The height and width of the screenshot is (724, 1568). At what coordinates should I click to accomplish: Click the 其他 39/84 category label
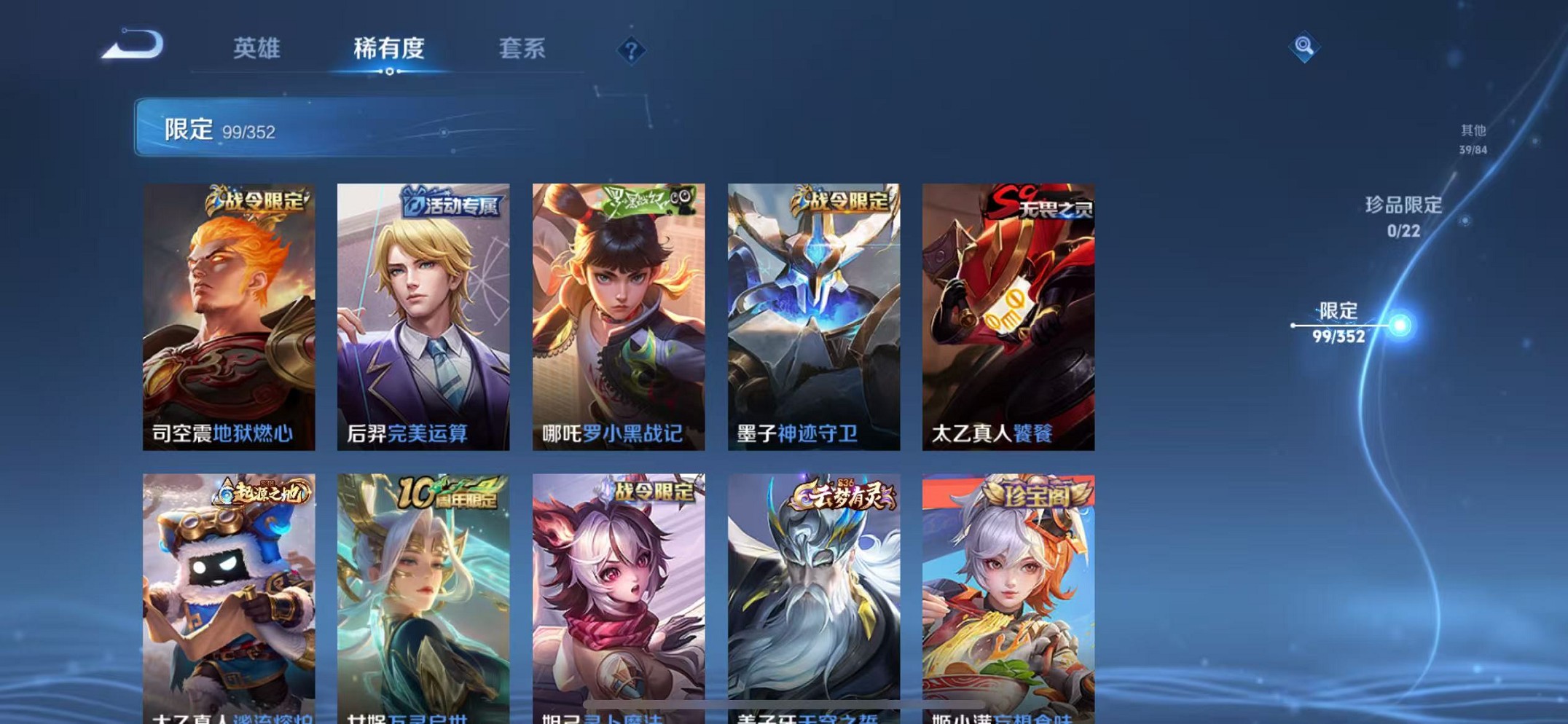(1473, 140)
